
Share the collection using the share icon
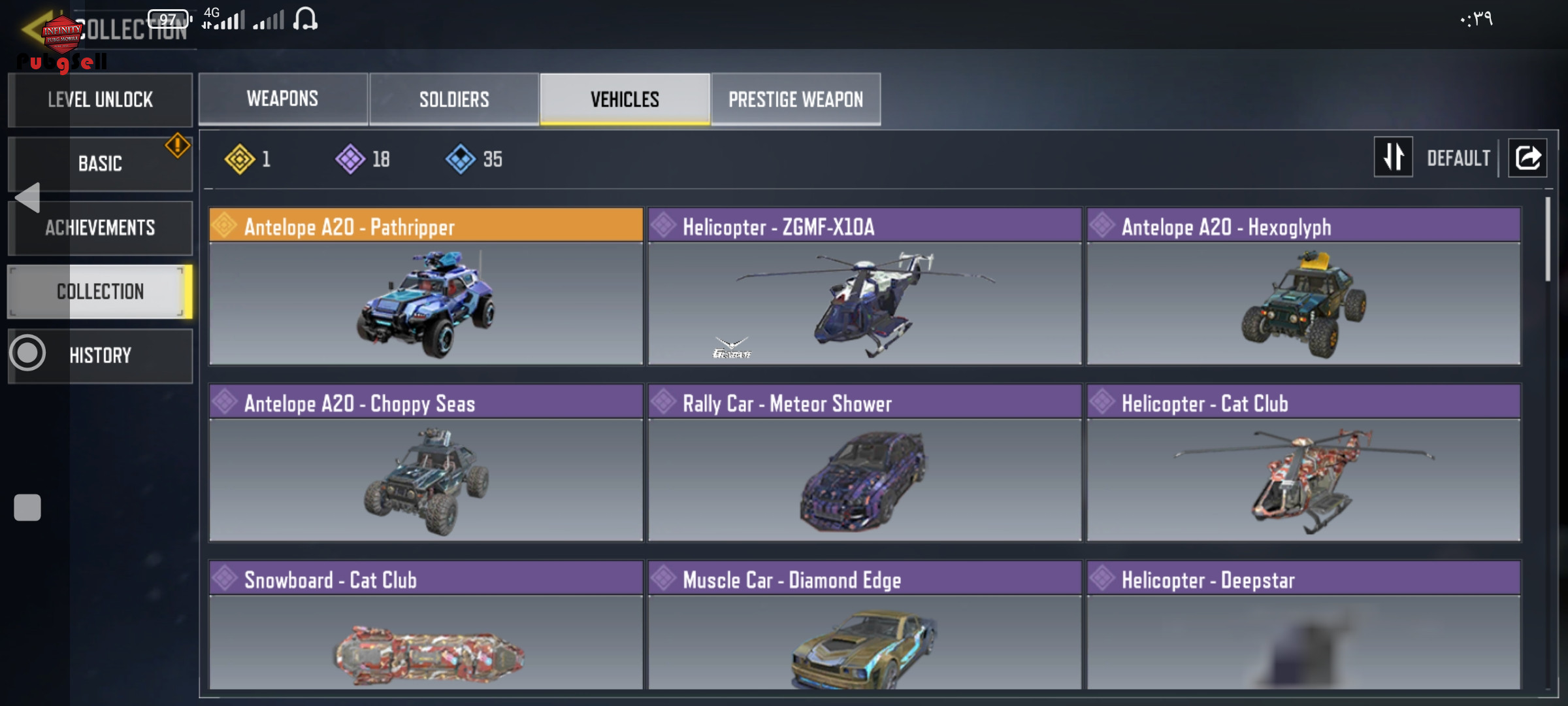pos(1527,158)
